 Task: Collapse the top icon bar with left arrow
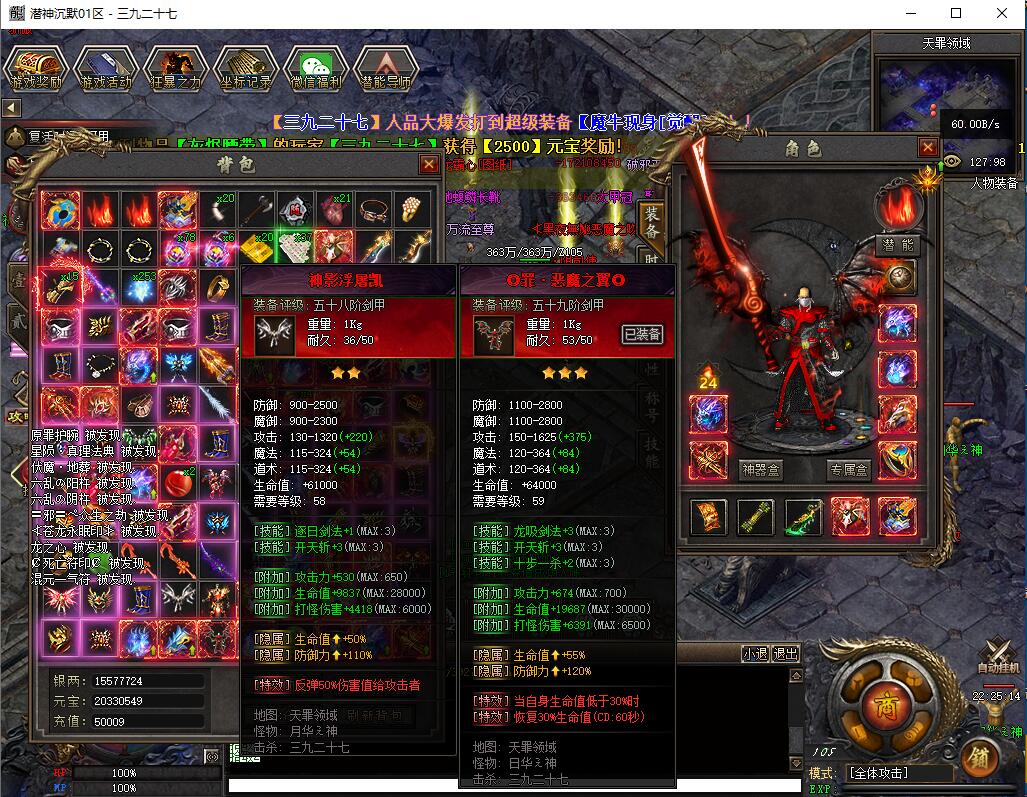tap(11, 107)
